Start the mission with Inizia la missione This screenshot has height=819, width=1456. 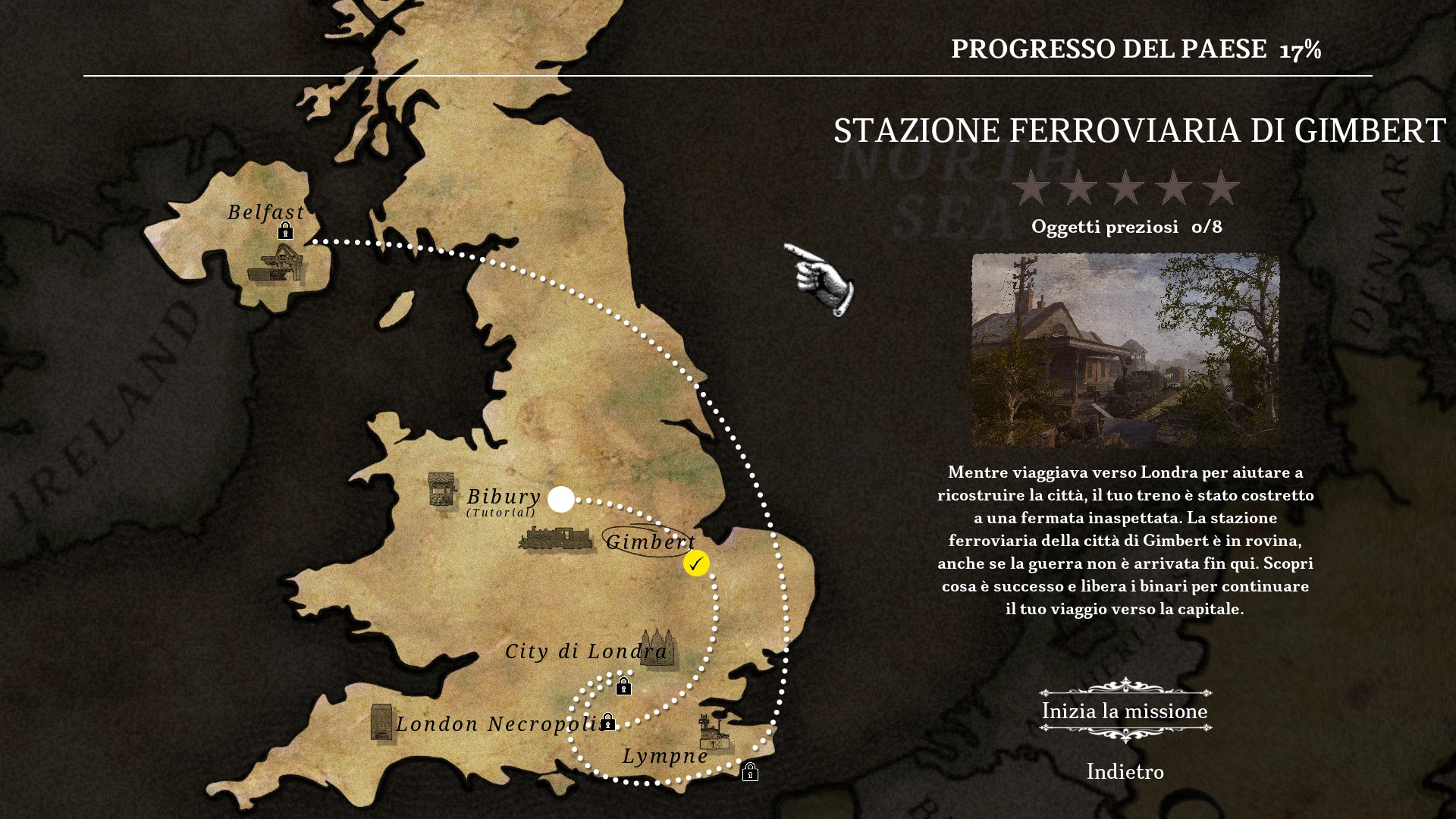1125,711
